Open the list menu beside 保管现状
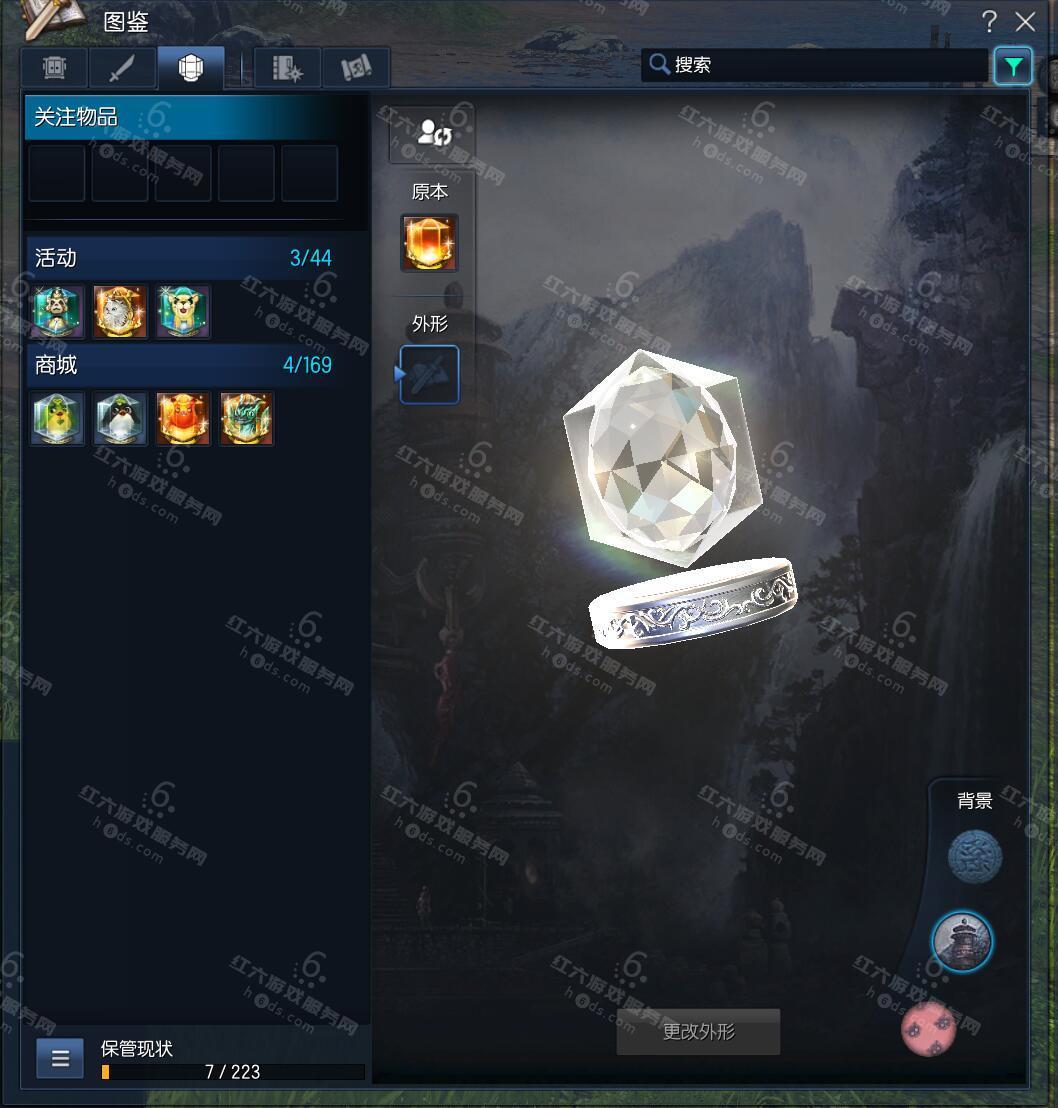The image size is (1058, 1108). click(60, 1058)
